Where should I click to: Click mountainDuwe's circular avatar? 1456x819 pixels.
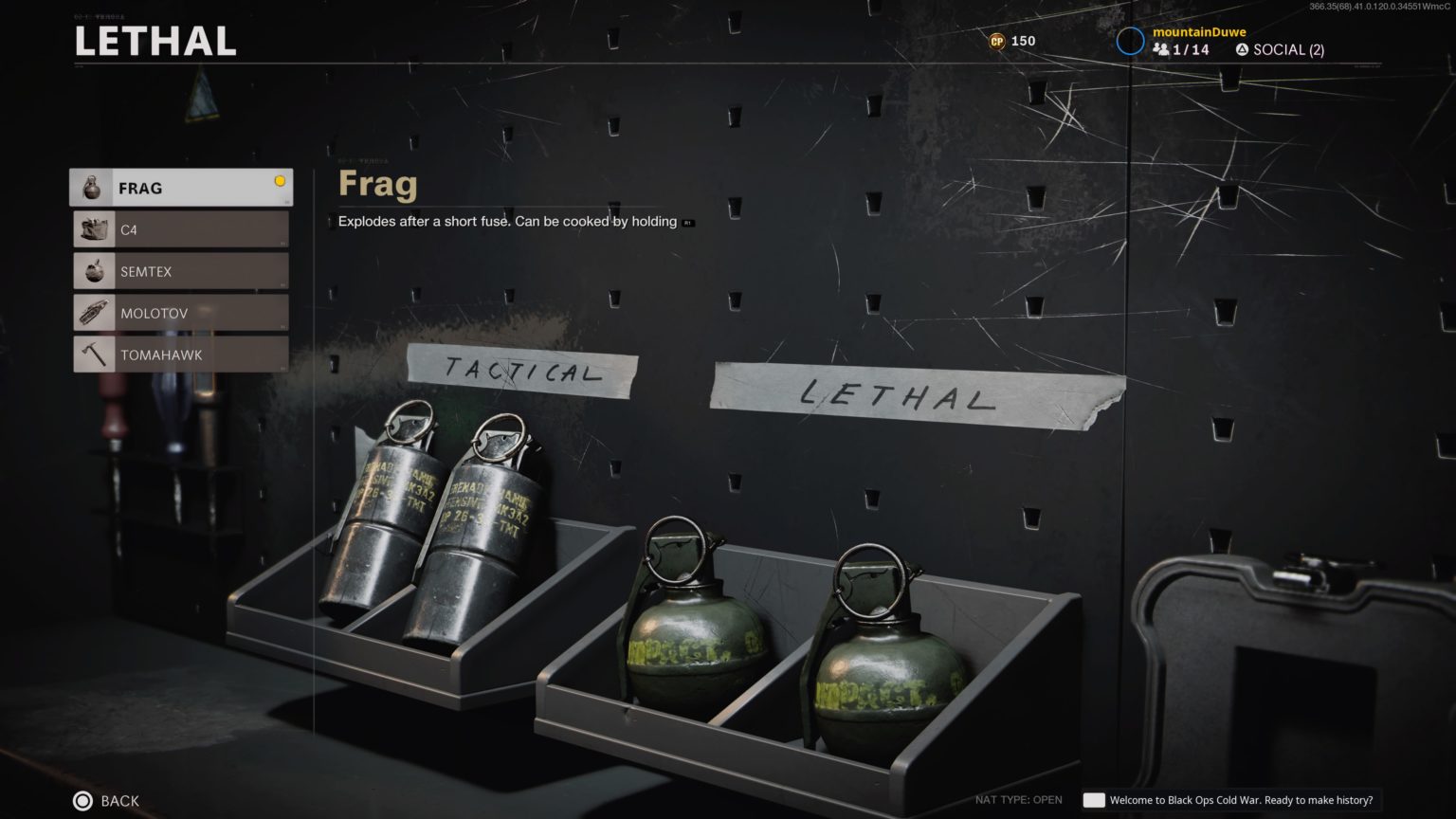click(x=1130, y=40)
